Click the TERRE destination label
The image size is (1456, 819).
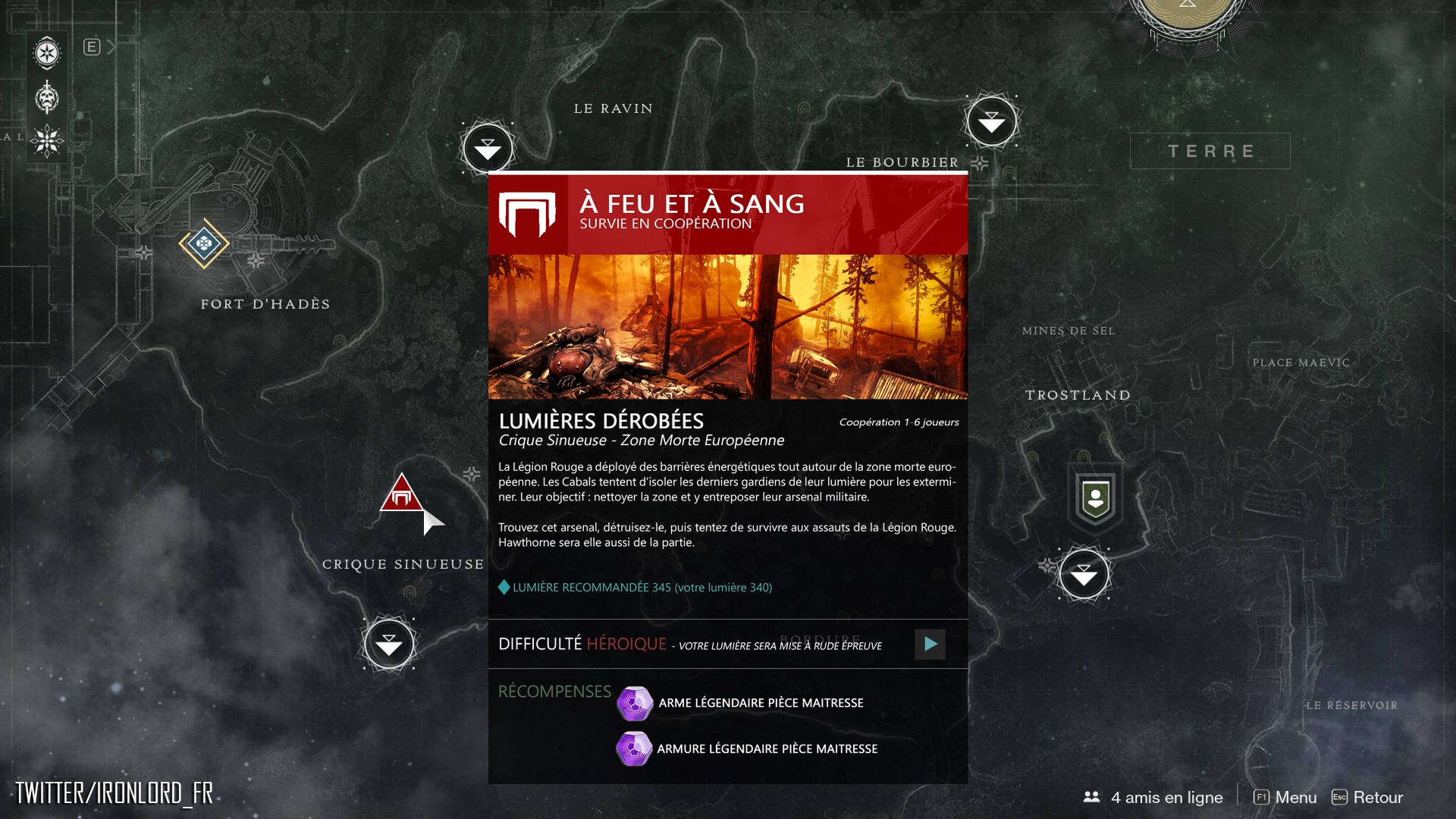click(1210, 151)
